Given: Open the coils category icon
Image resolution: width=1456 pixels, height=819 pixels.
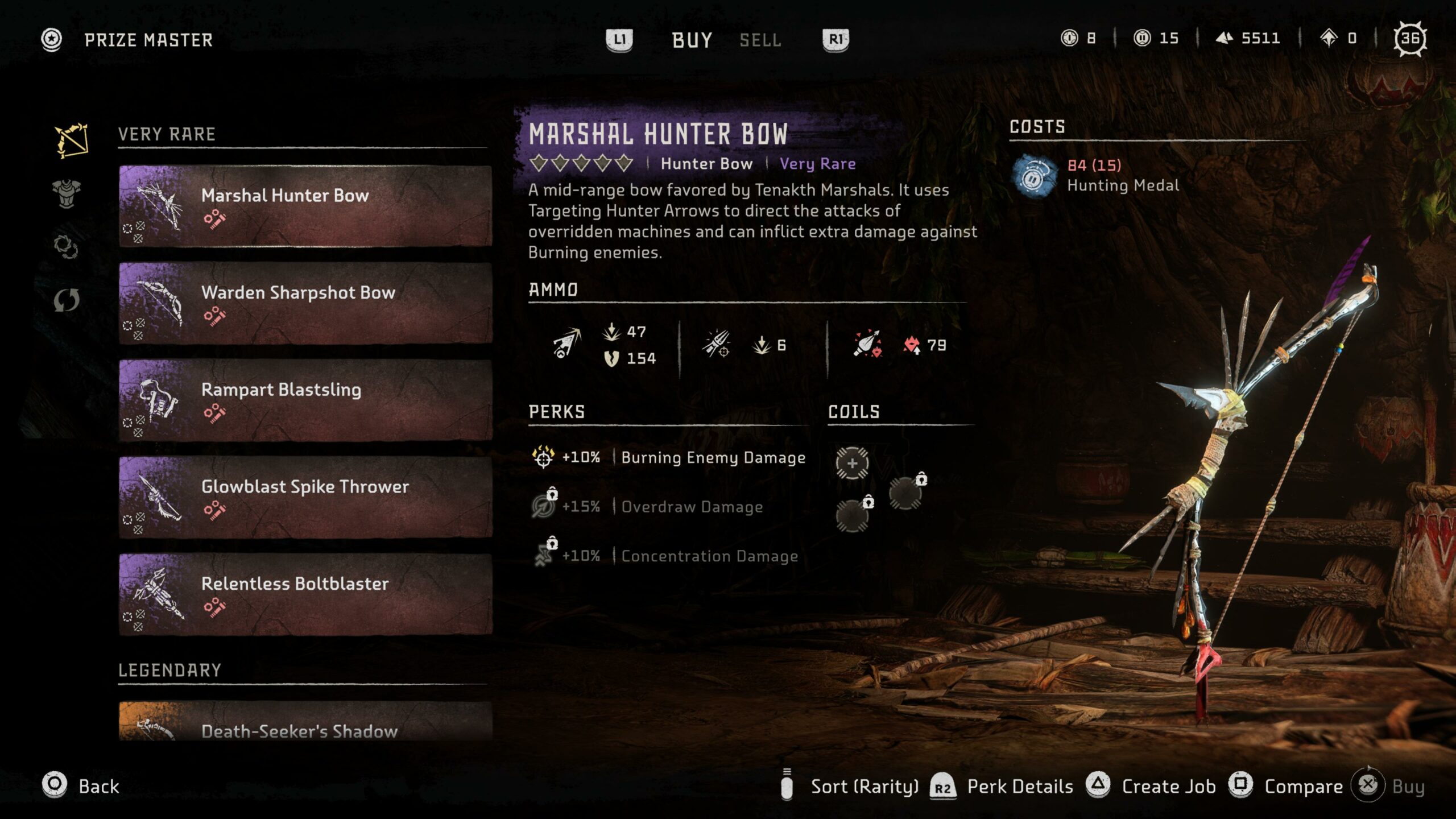Looking at the screenshot, I should pos(66,247).
